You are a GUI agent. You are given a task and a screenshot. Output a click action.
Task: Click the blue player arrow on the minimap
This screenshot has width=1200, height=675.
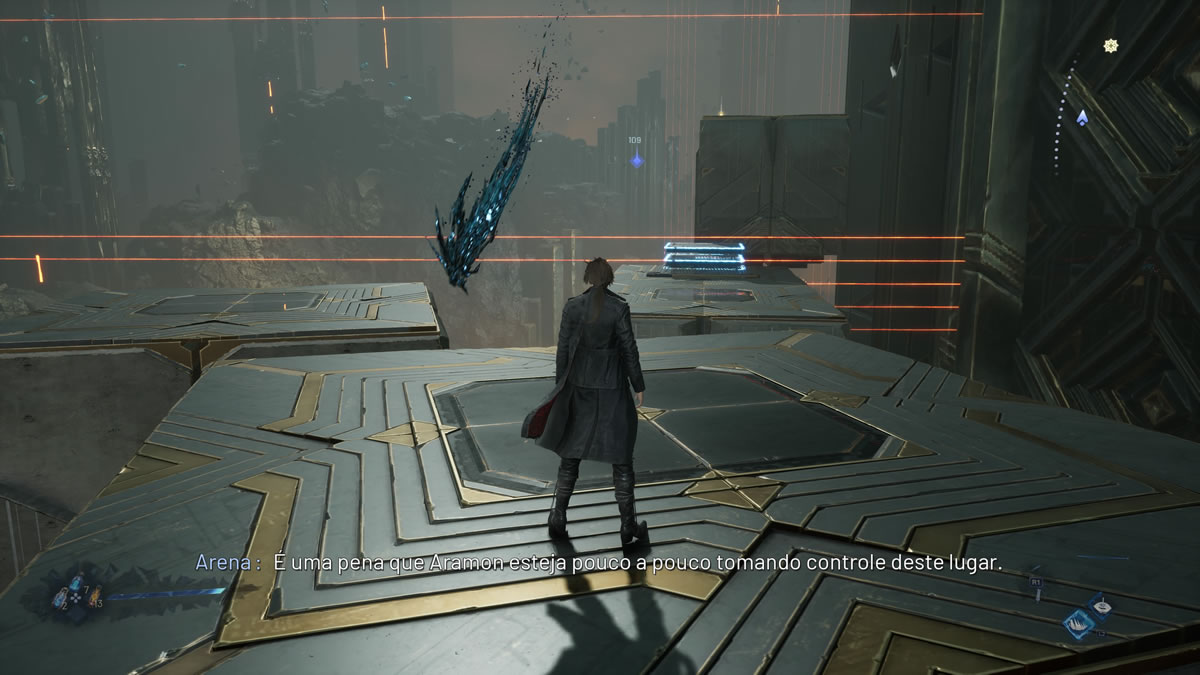pos(1081,117)
